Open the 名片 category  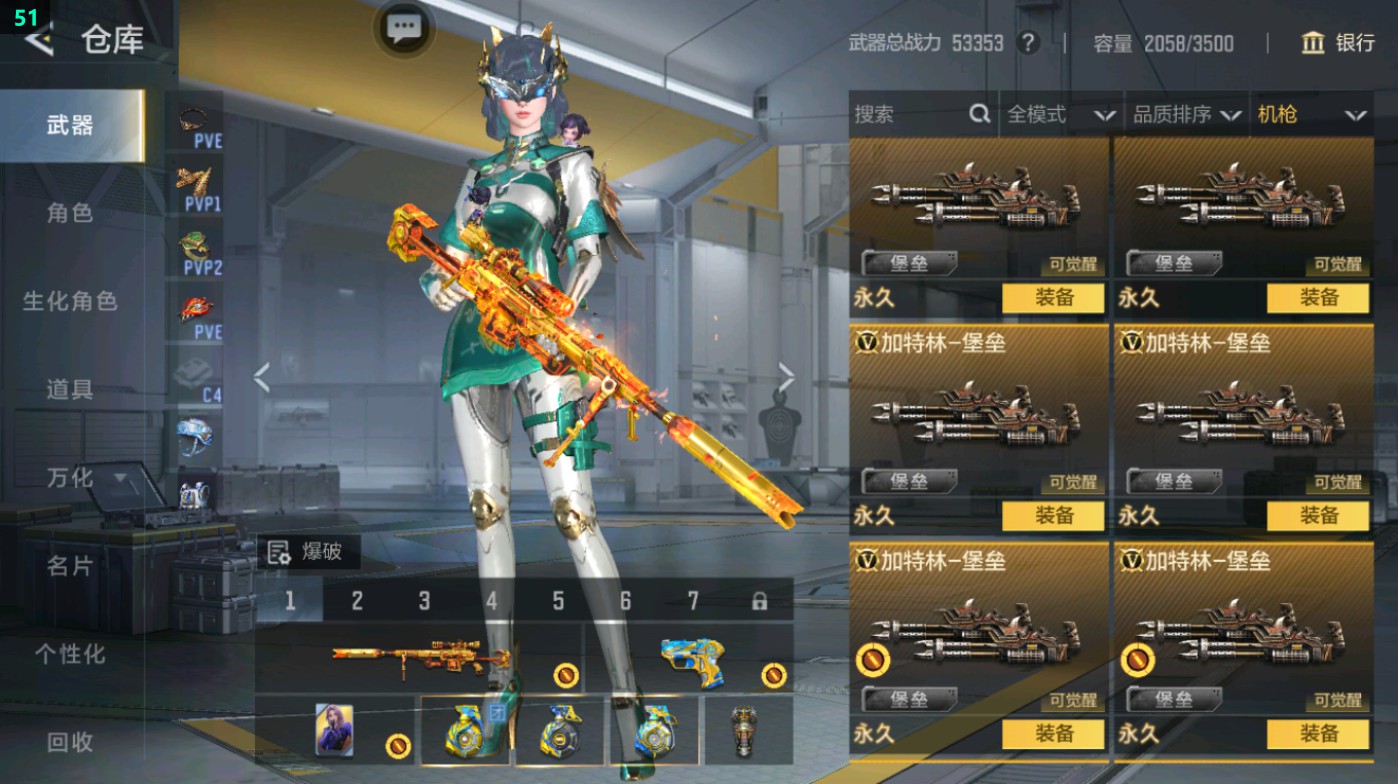(x=70, y=566)
